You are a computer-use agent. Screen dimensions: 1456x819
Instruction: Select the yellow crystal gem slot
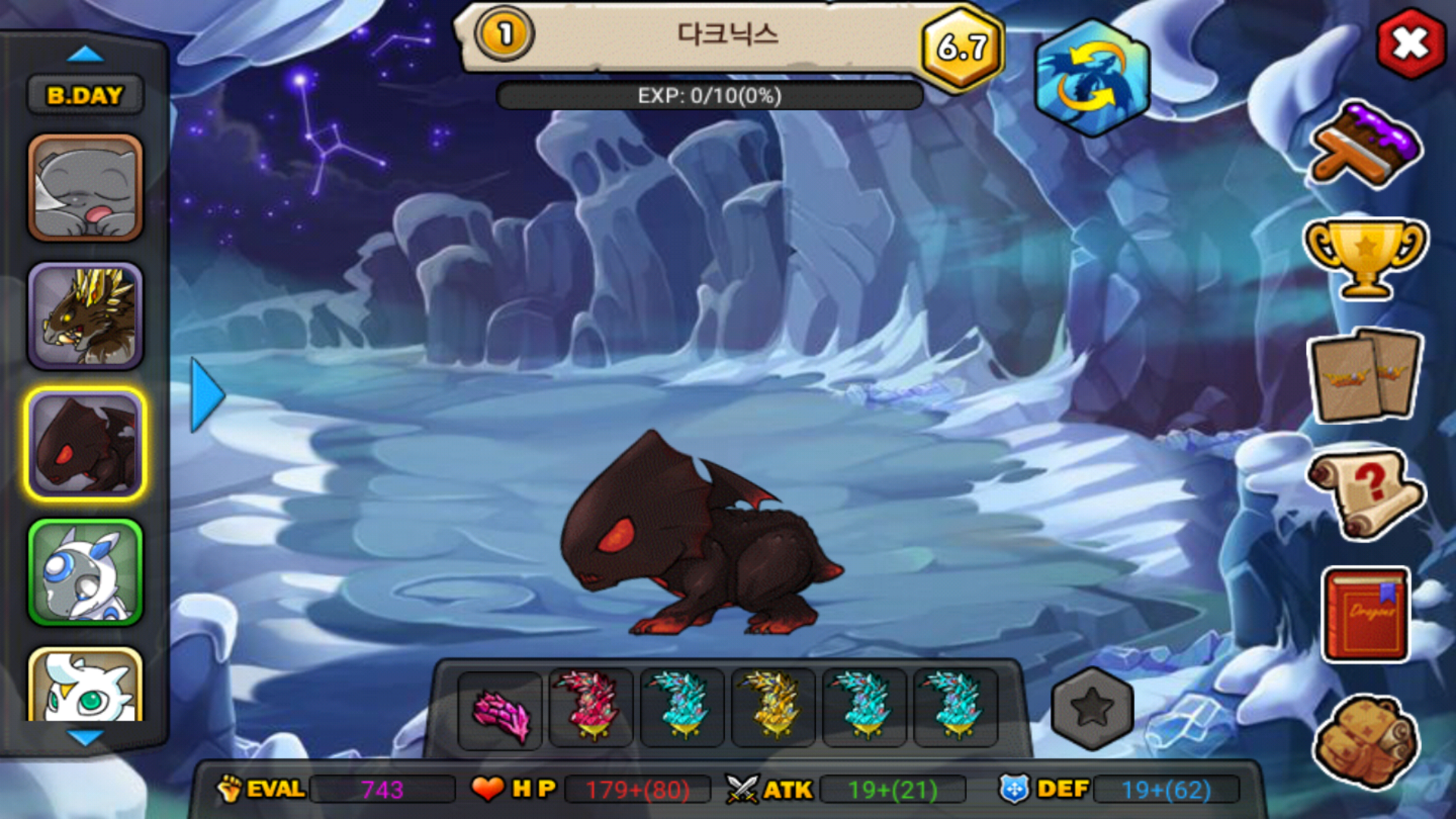pyautogui.click(x=773, y=708)
